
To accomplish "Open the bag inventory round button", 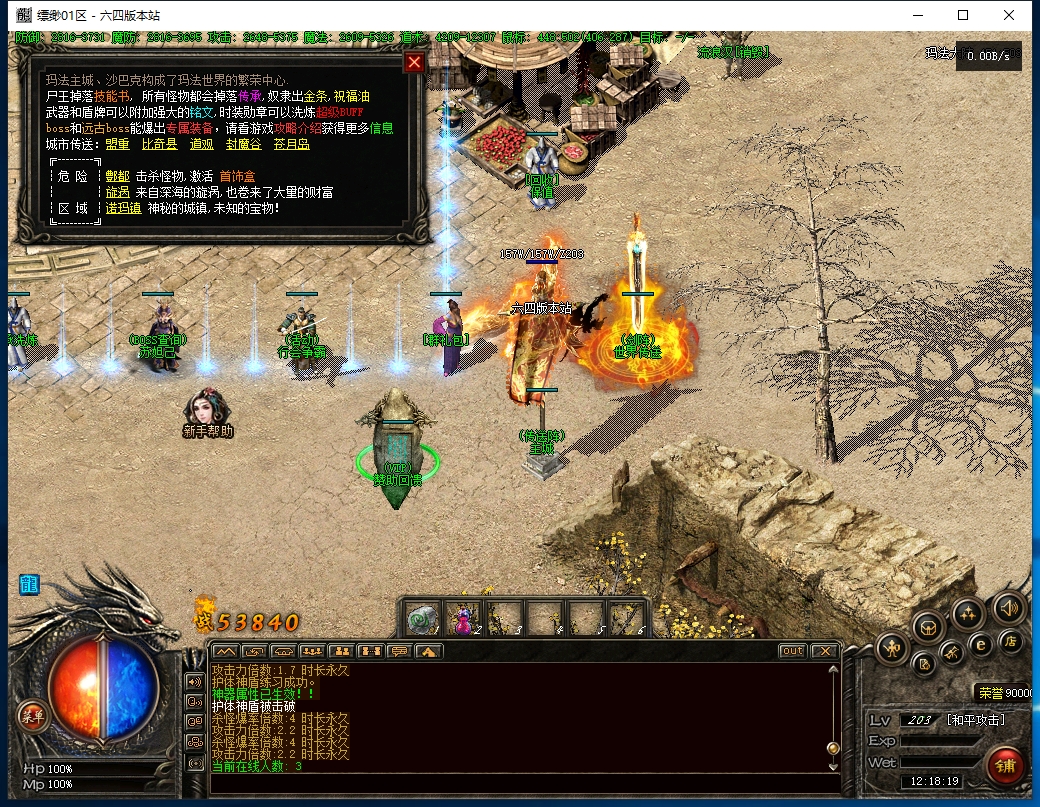I will click(929, 627).
